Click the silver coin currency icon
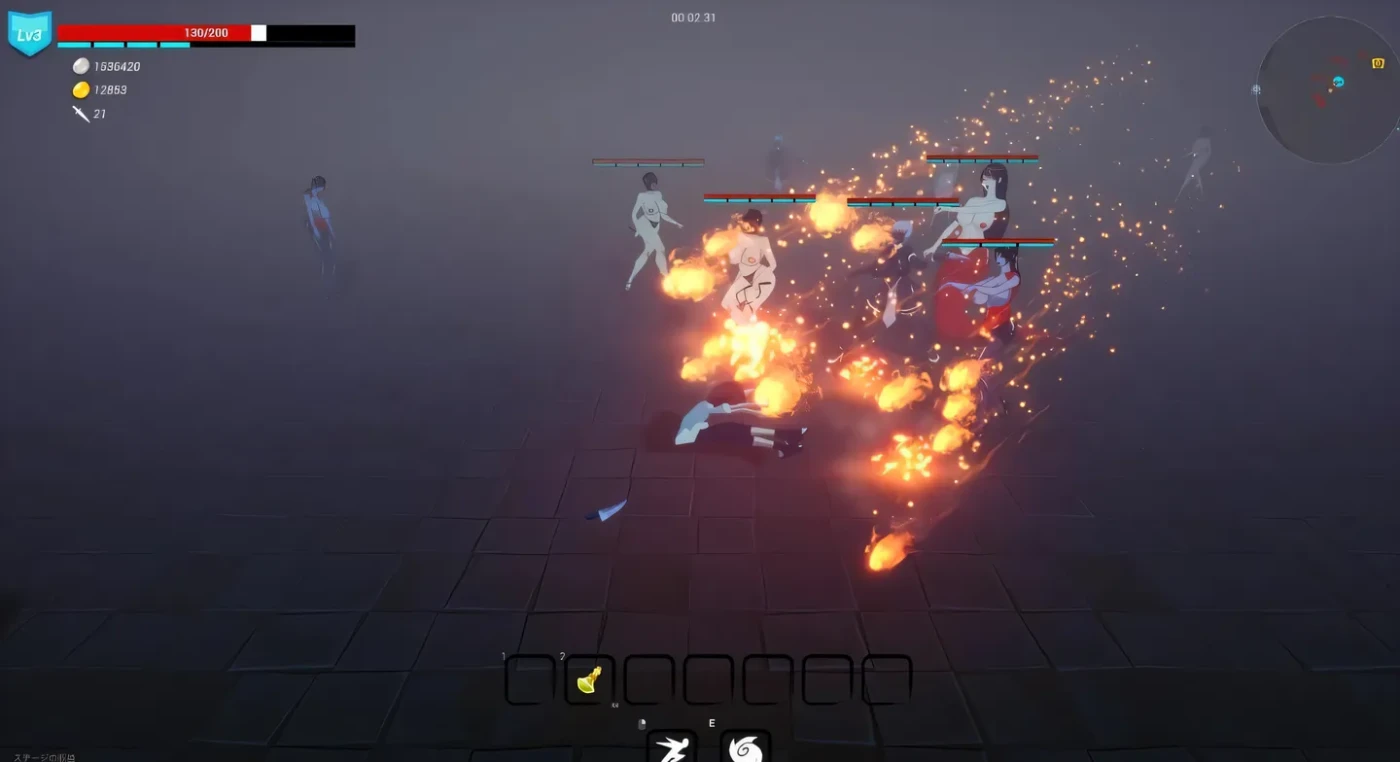1400x762 pixels. 79,66
